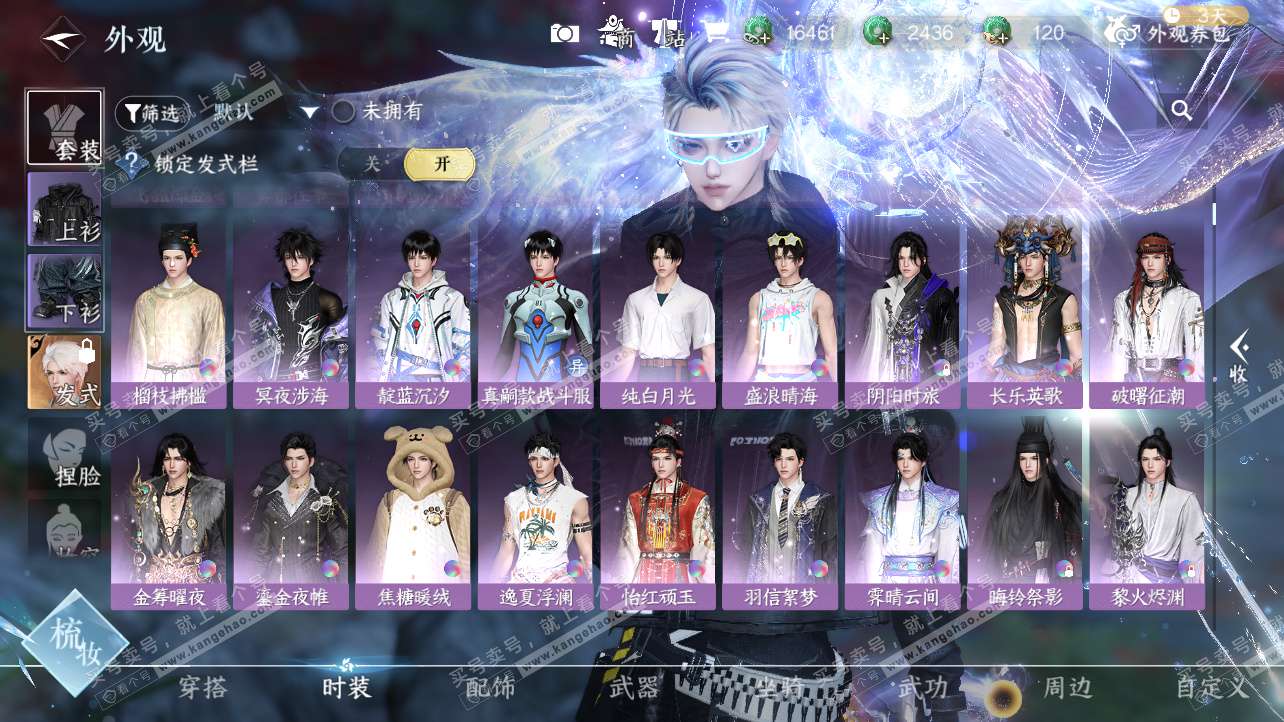The height and width of the screenshot is (722, 1284).
Task: Tick the 未拥有 not-owned checkbox
Action: coord(344,112)
